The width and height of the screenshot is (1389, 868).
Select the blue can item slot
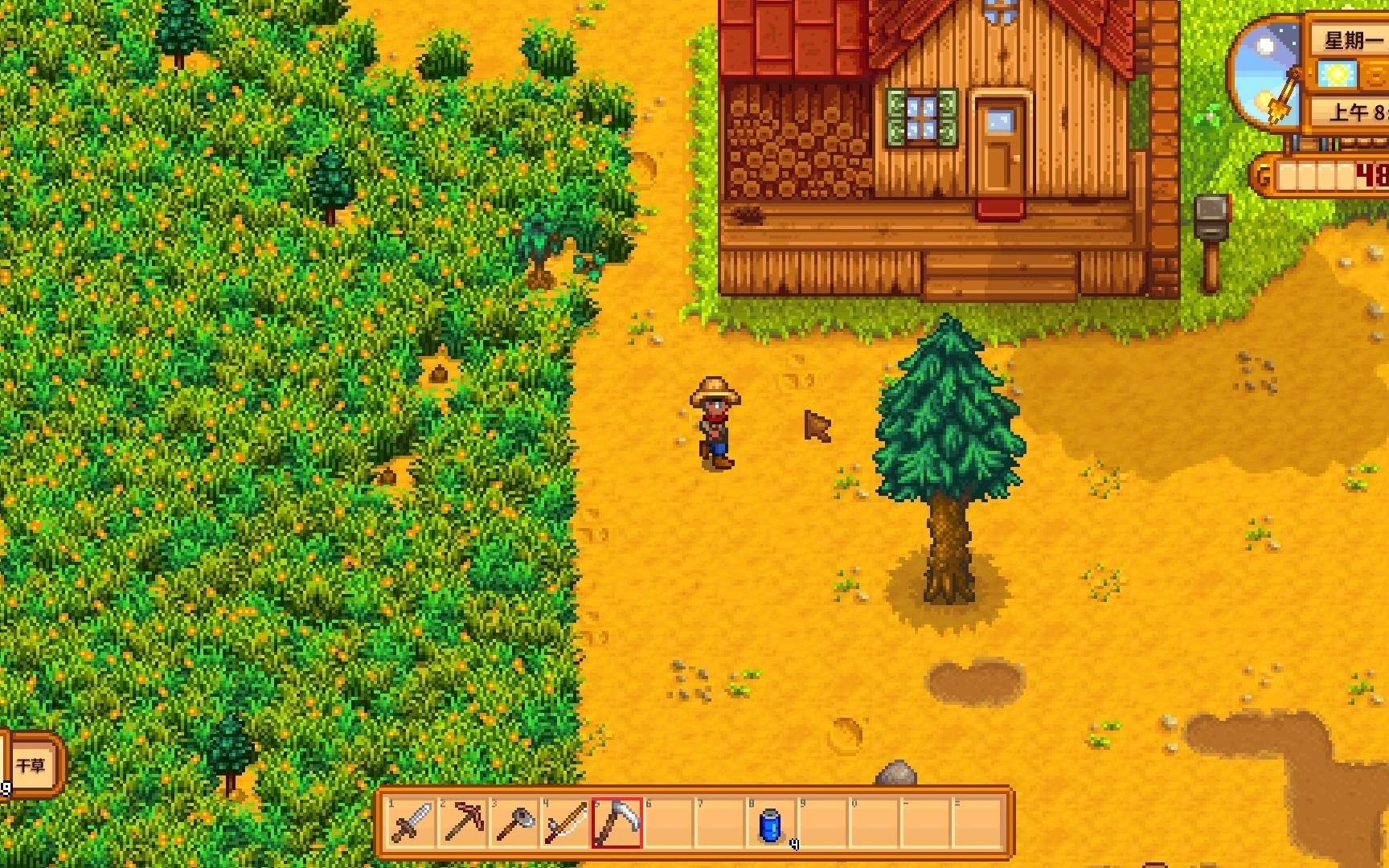point(771,823)
